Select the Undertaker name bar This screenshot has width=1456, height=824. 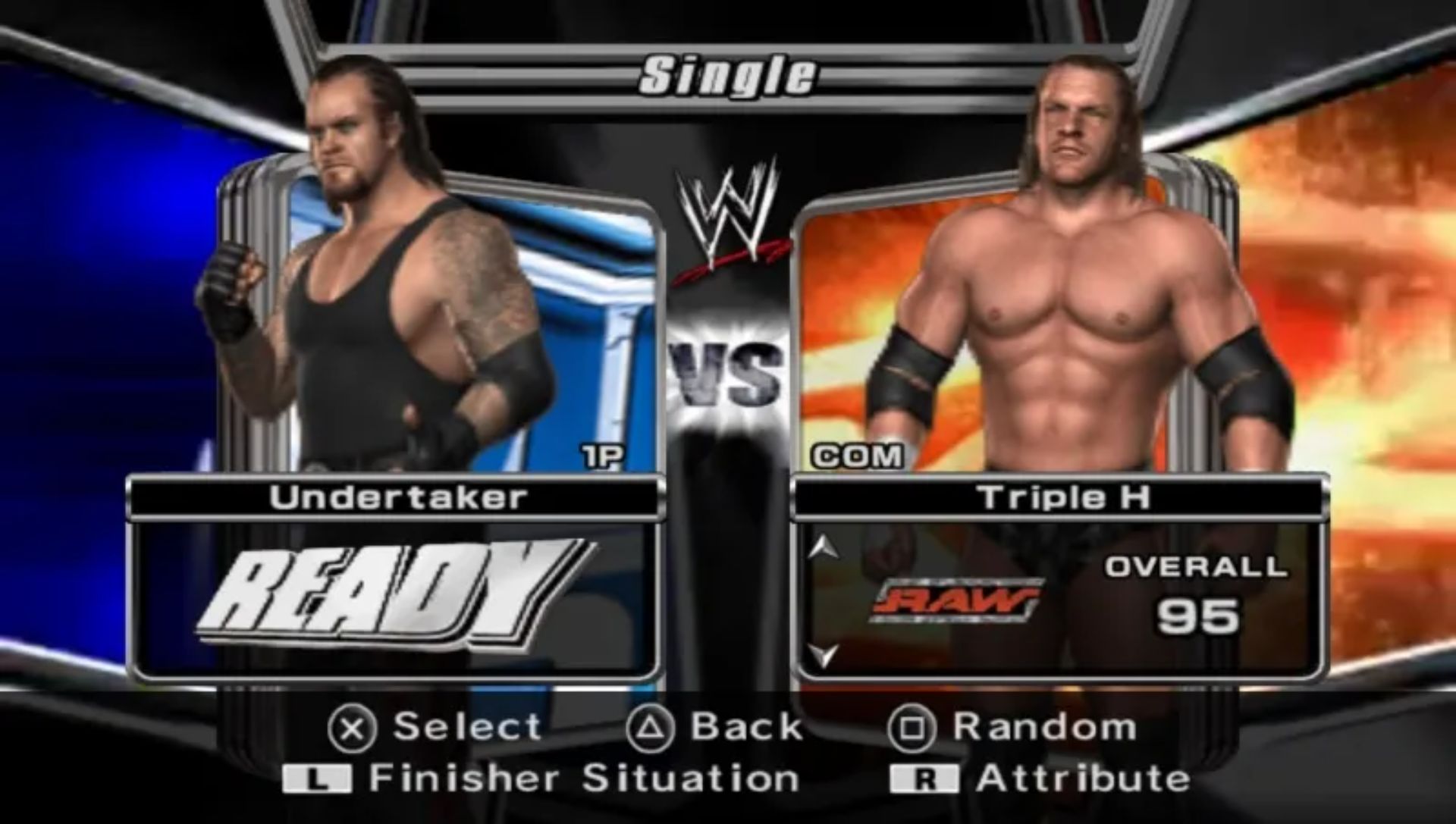tap(397, 498)
